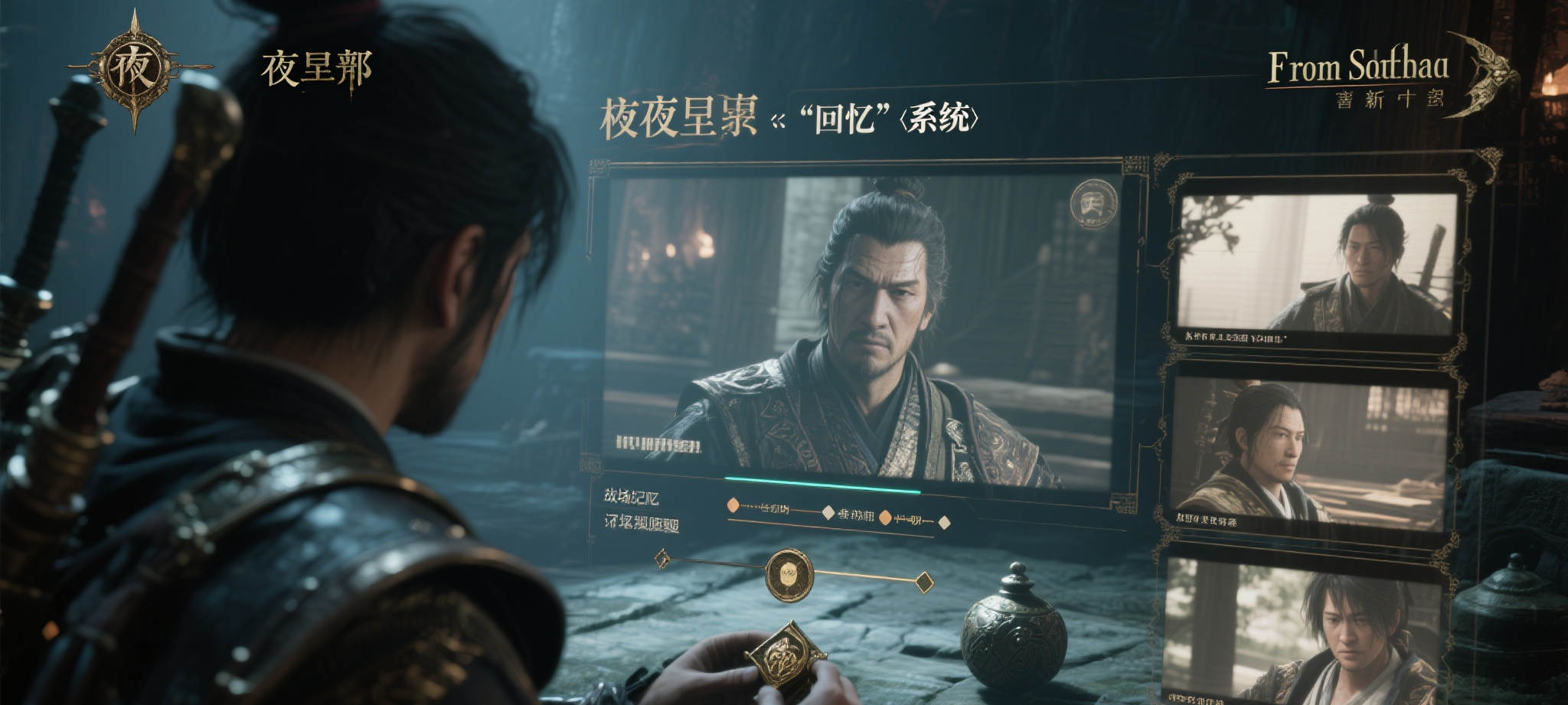Click the 夜 emblem logo
1568x705 pixels.
[136, 70]
